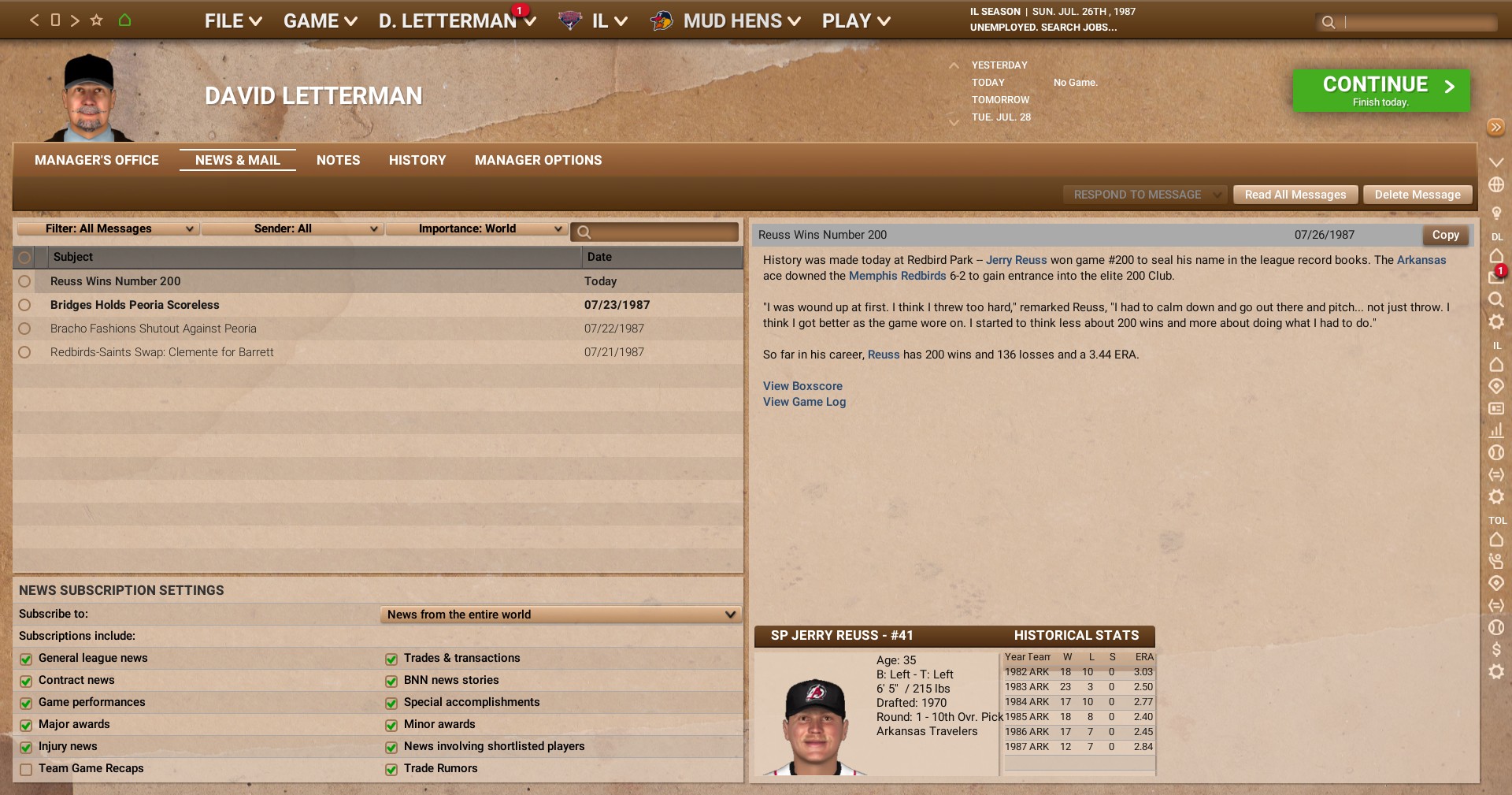Open the Importance: World filter dropdown
The height and width of the screenshot is (795, 1512).
(x=477, y=228)
